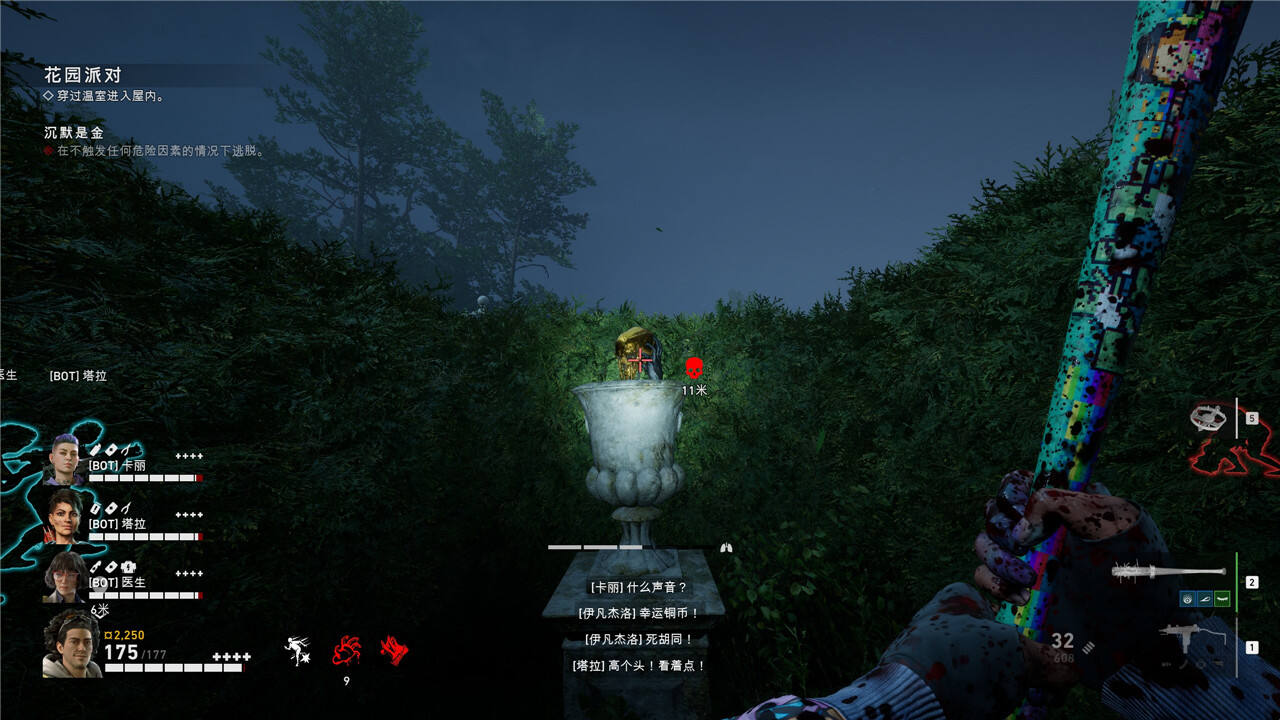Click the red skull enemy marker

(694, 368)
